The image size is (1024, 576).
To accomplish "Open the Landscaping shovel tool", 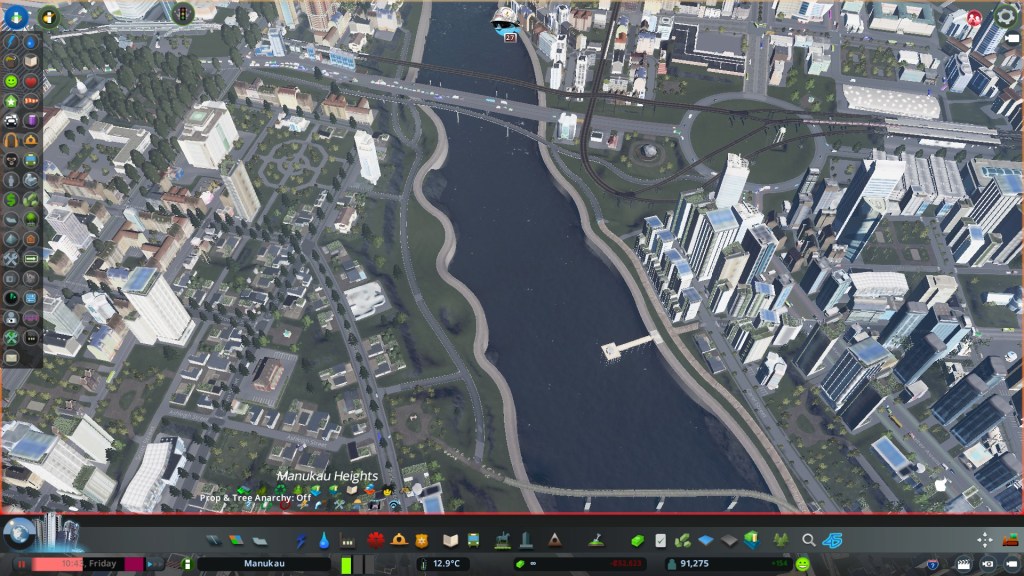I will click(595, 540).
